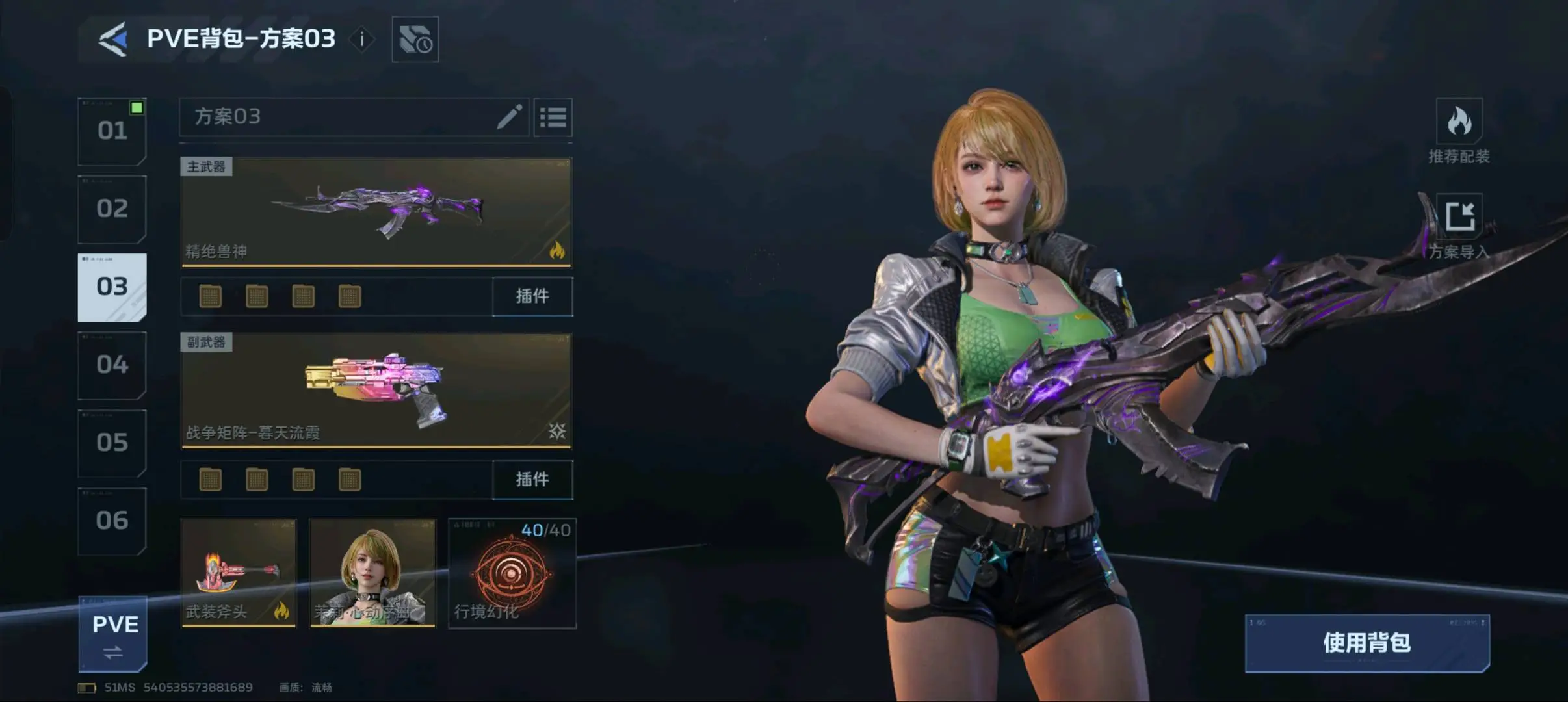Viewport: 1568px width, 702px height.
Task: Switch to loadout tab 01
Action: pos(112,131)
